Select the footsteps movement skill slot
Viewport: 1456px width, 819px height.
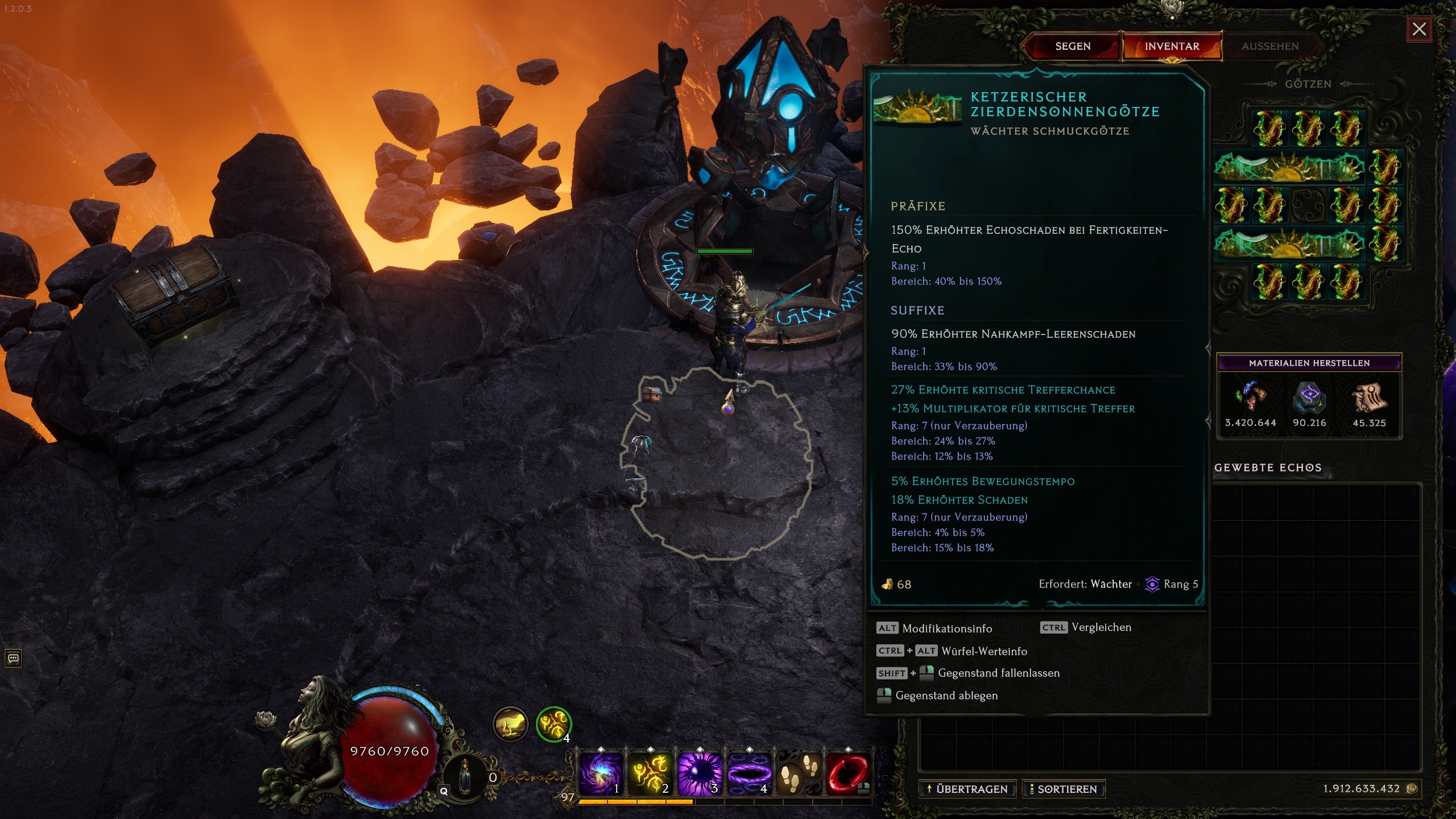click(799, 773)
